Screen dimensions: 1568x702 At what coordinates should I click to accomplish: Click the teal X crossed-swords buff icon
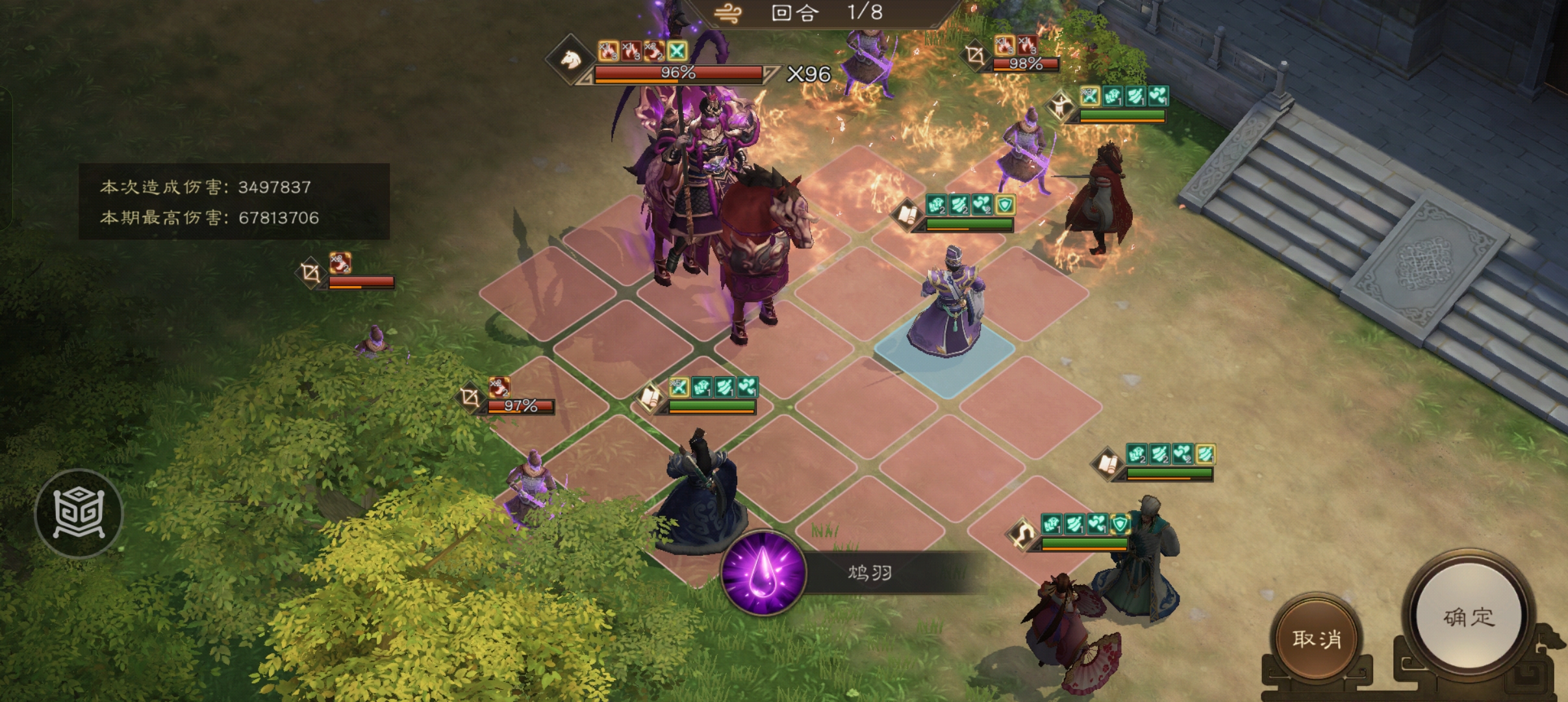(x=677, y=51)
